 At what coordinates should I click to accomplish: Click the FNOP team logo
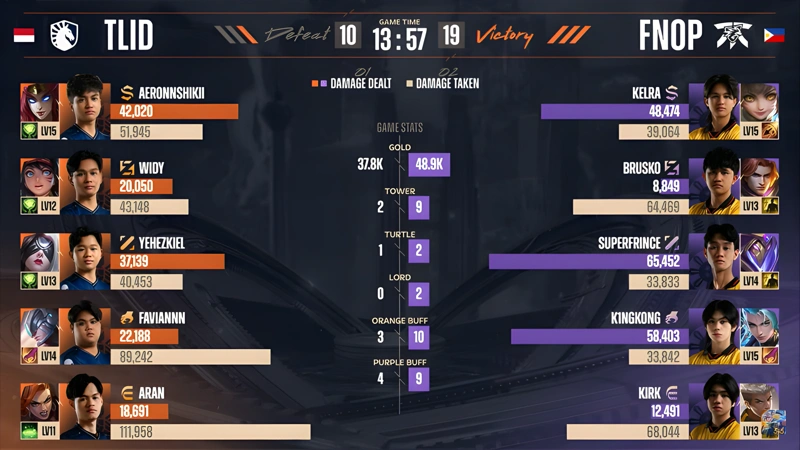click(732, 35)
